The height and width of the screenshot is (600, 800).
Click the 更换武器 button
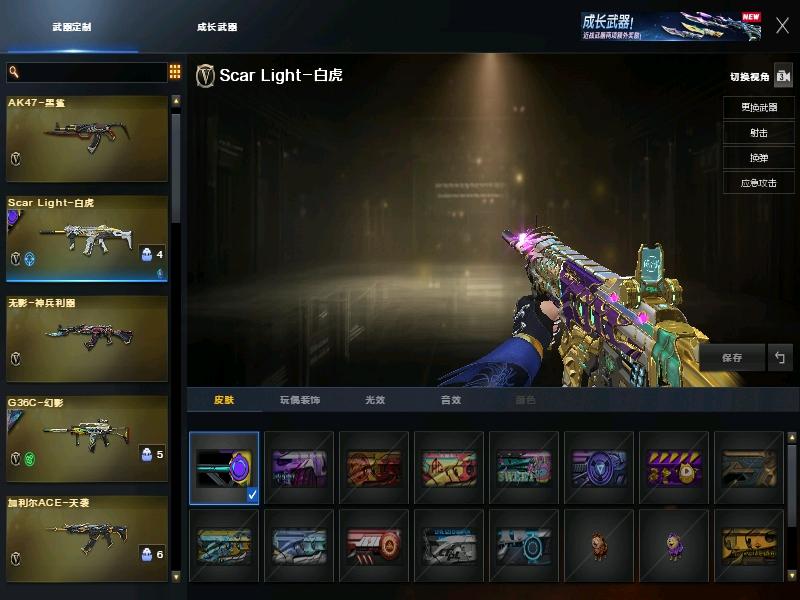[758, 107]
